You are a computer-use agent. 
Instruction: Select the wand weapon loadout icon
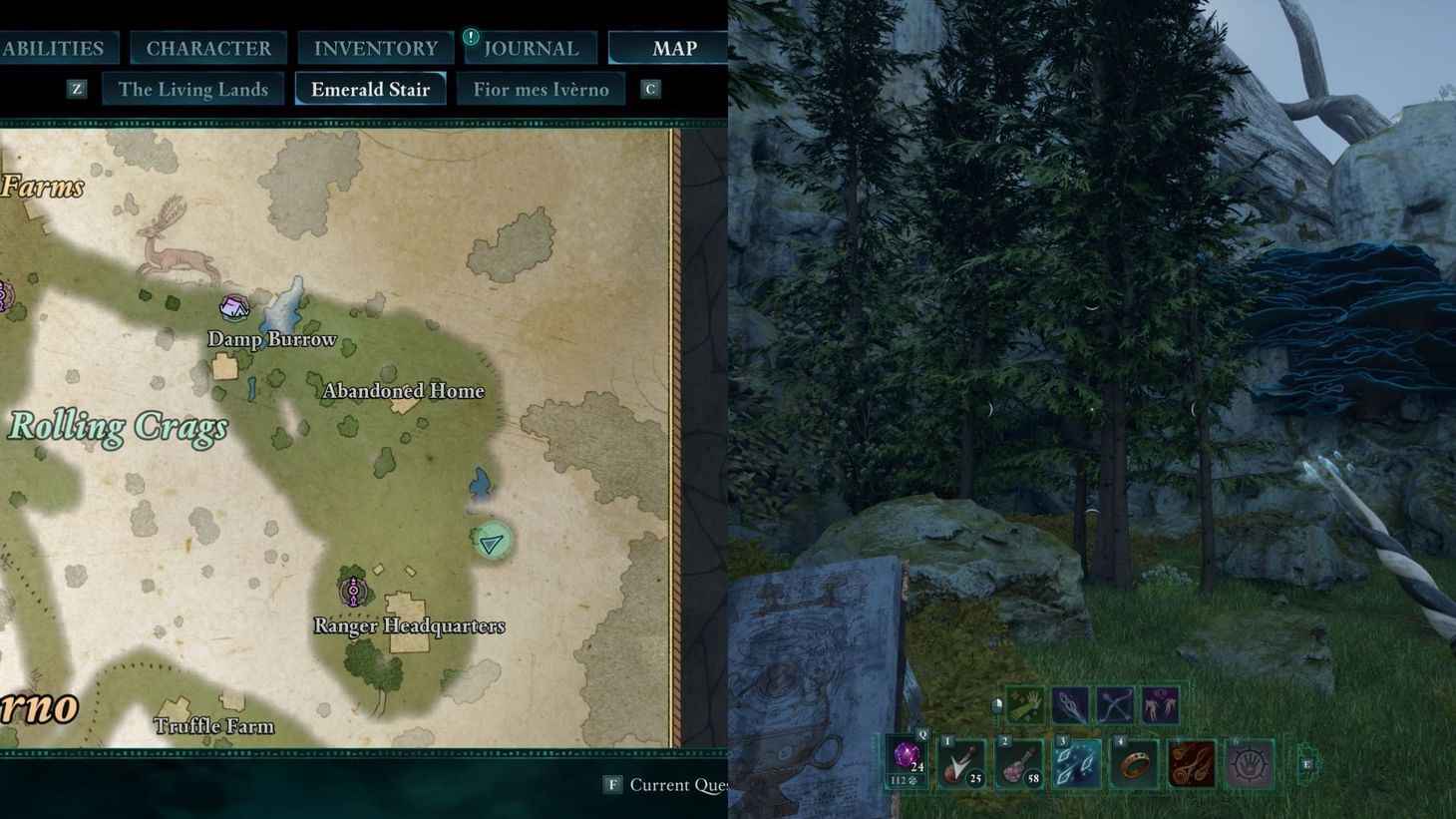click(x=1070, y=705)
